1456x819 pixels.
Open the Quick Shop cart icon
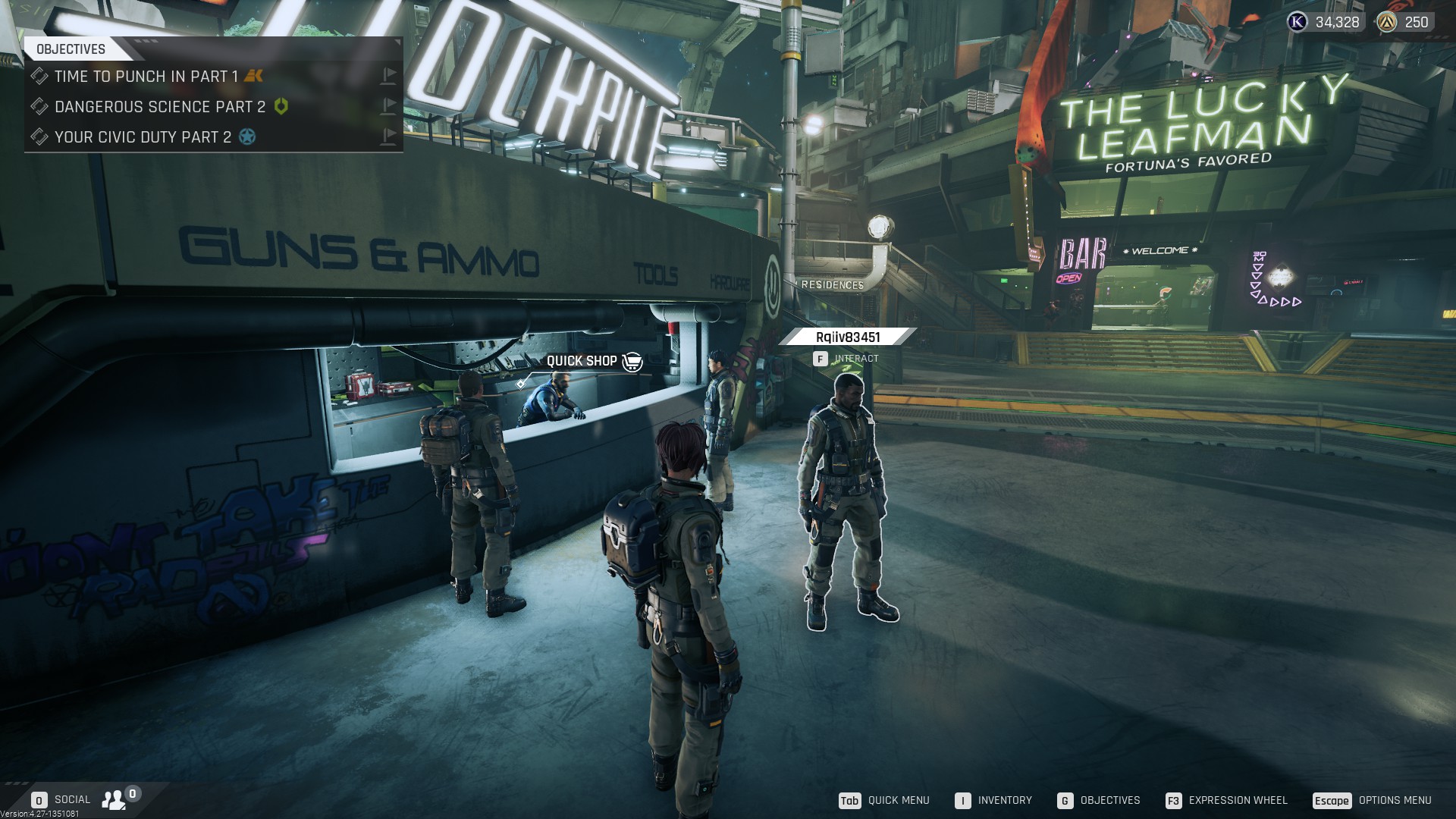632,362
